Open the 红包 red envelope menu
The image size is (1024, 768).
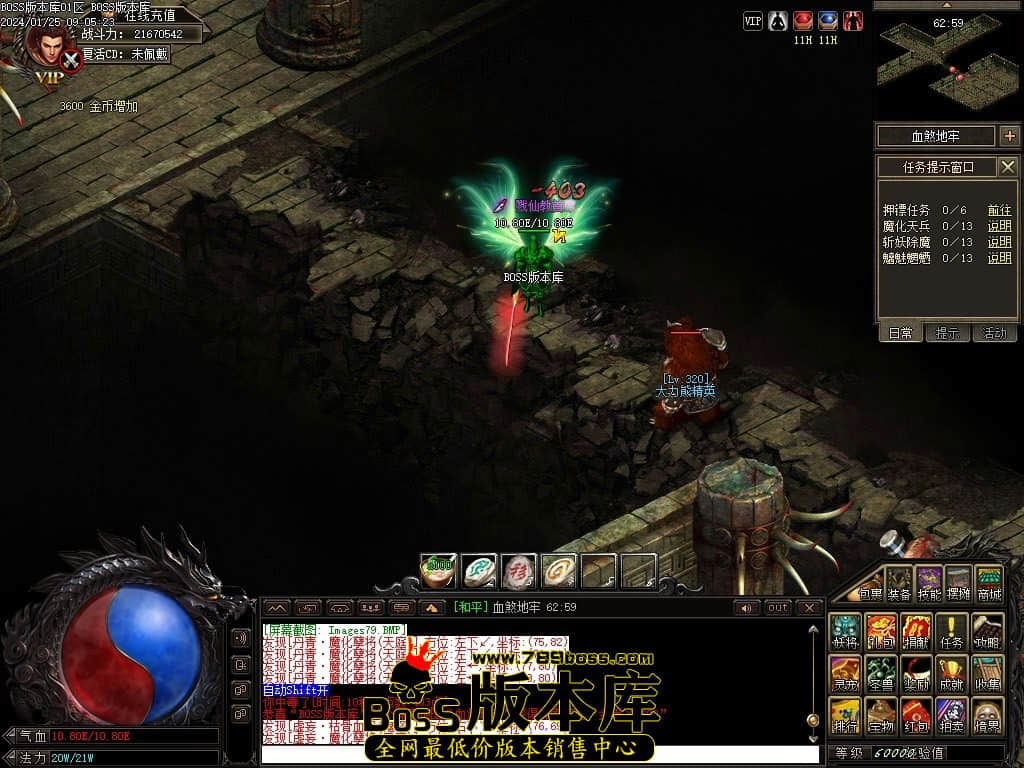[x=916, y=715]
